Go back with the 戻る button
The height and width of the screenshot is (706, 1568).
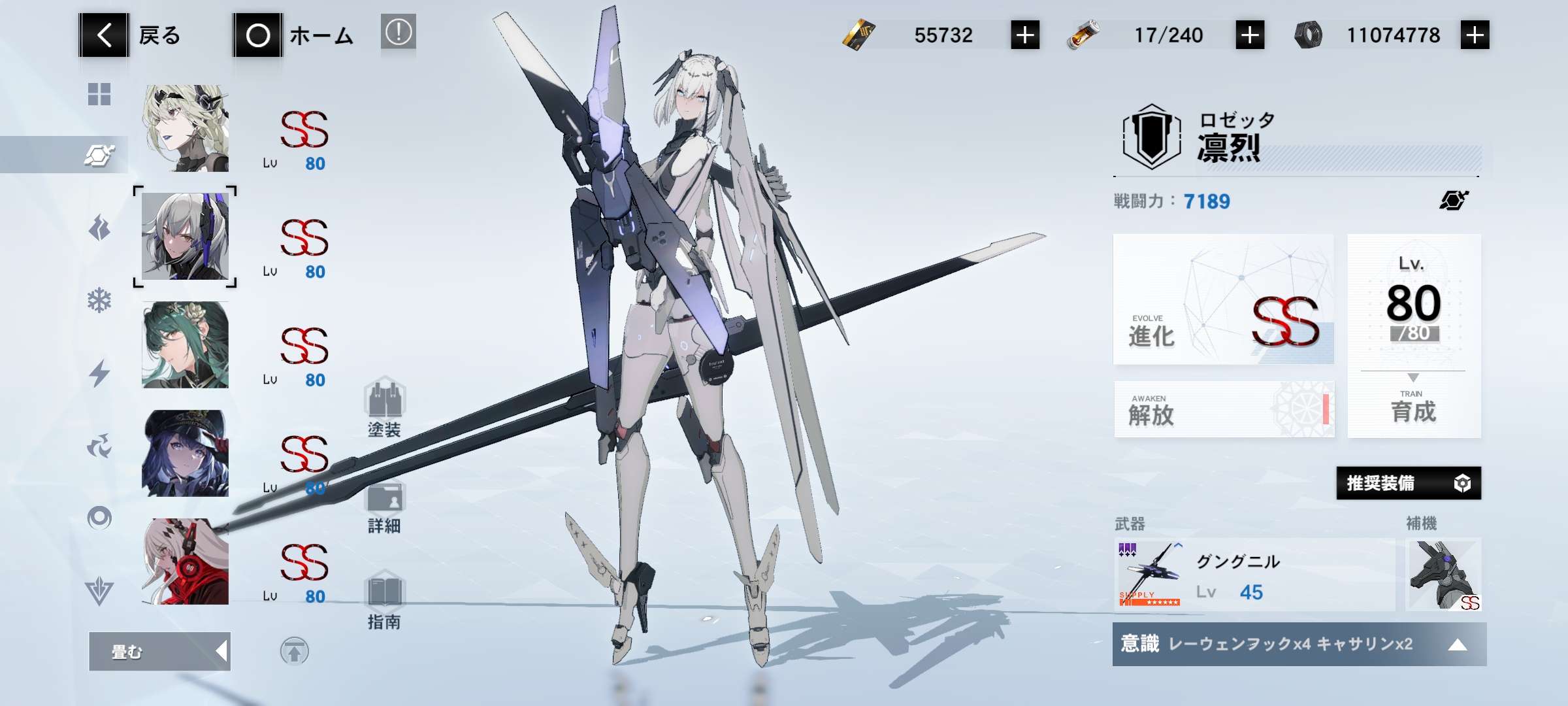tap(131, 35)
